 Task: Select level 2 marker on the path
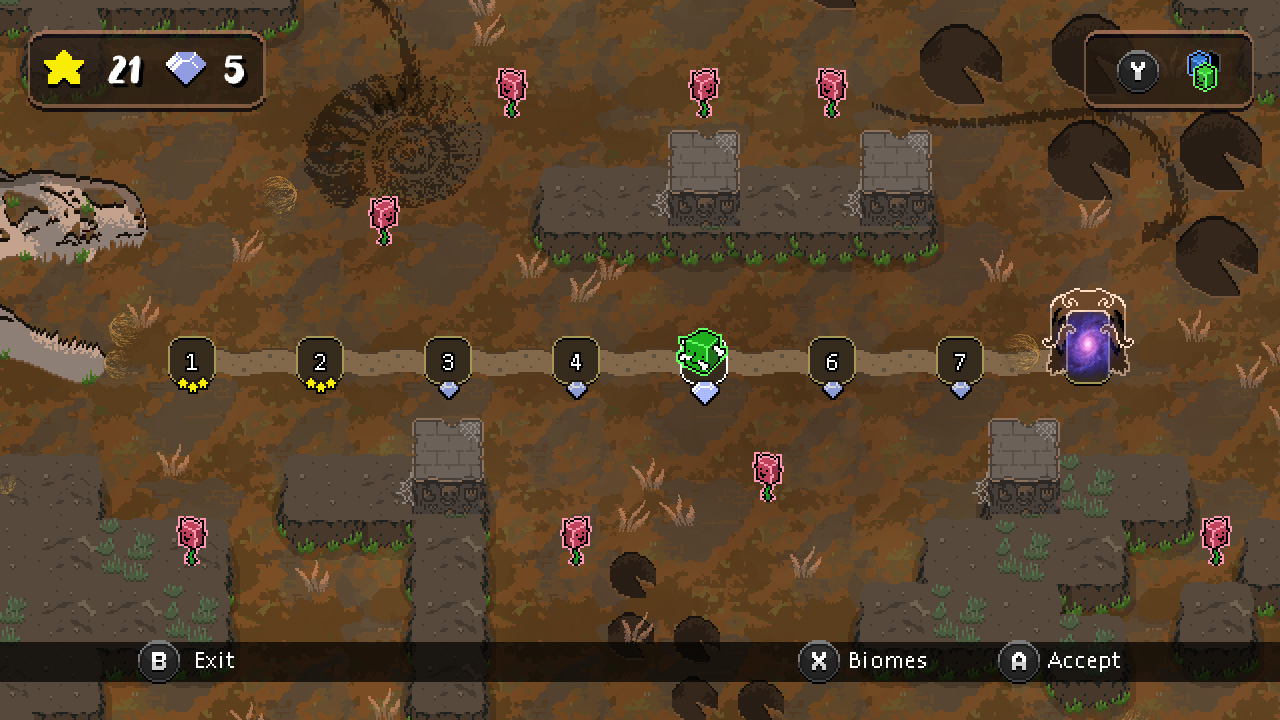click(320, 360)
